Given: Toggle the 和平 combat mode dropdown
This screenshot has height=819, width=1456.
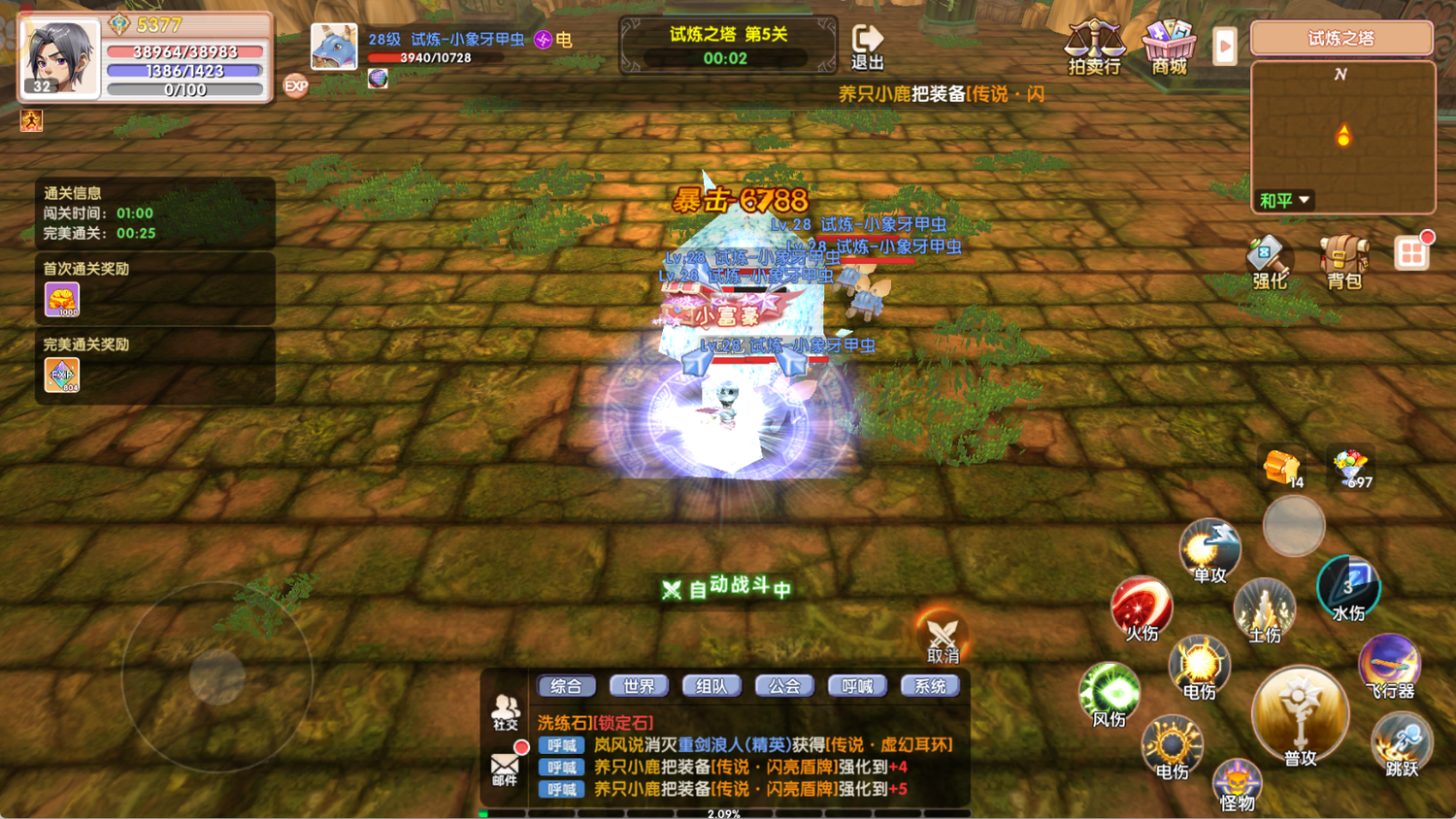Looking at the screenshot, I should pos(1284,200).
